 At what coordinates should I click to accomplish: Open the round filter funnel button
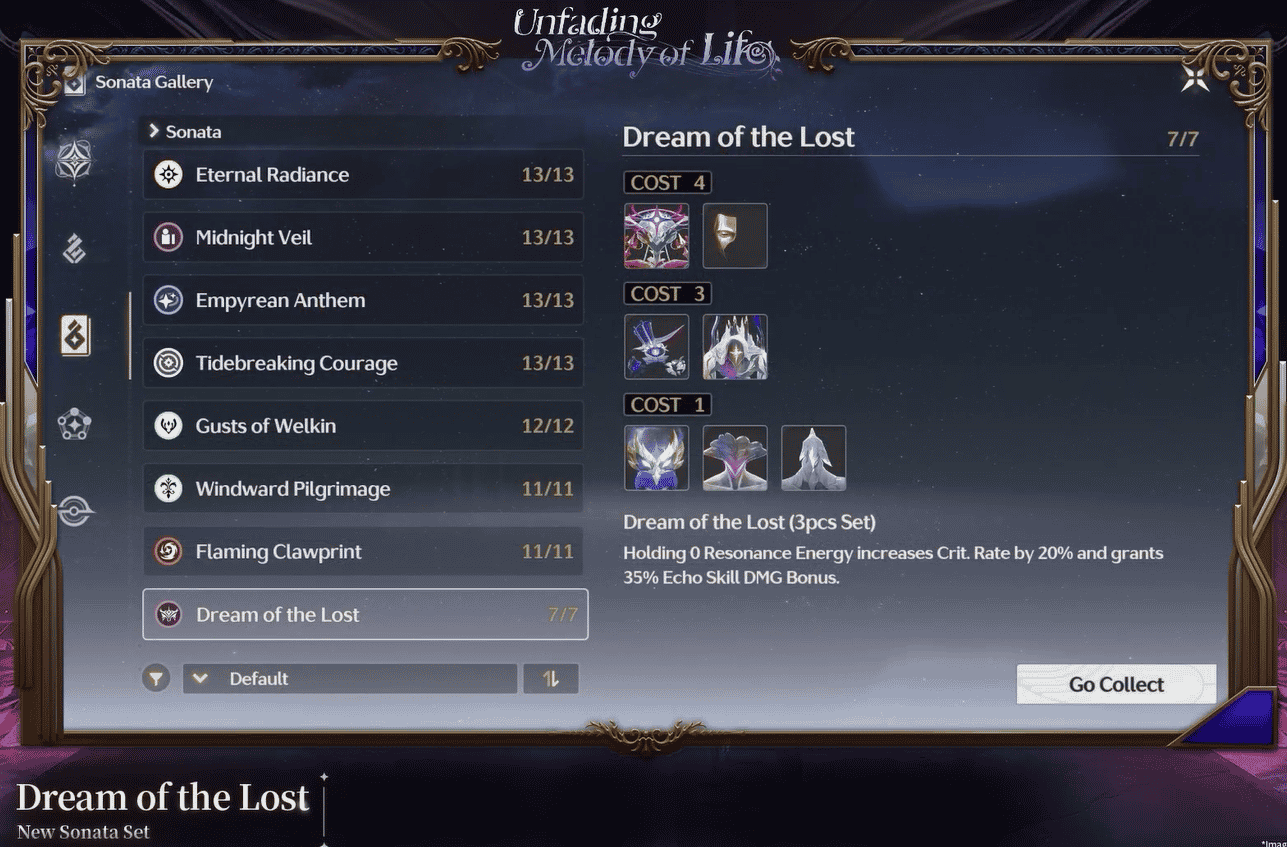pos(155,679)
